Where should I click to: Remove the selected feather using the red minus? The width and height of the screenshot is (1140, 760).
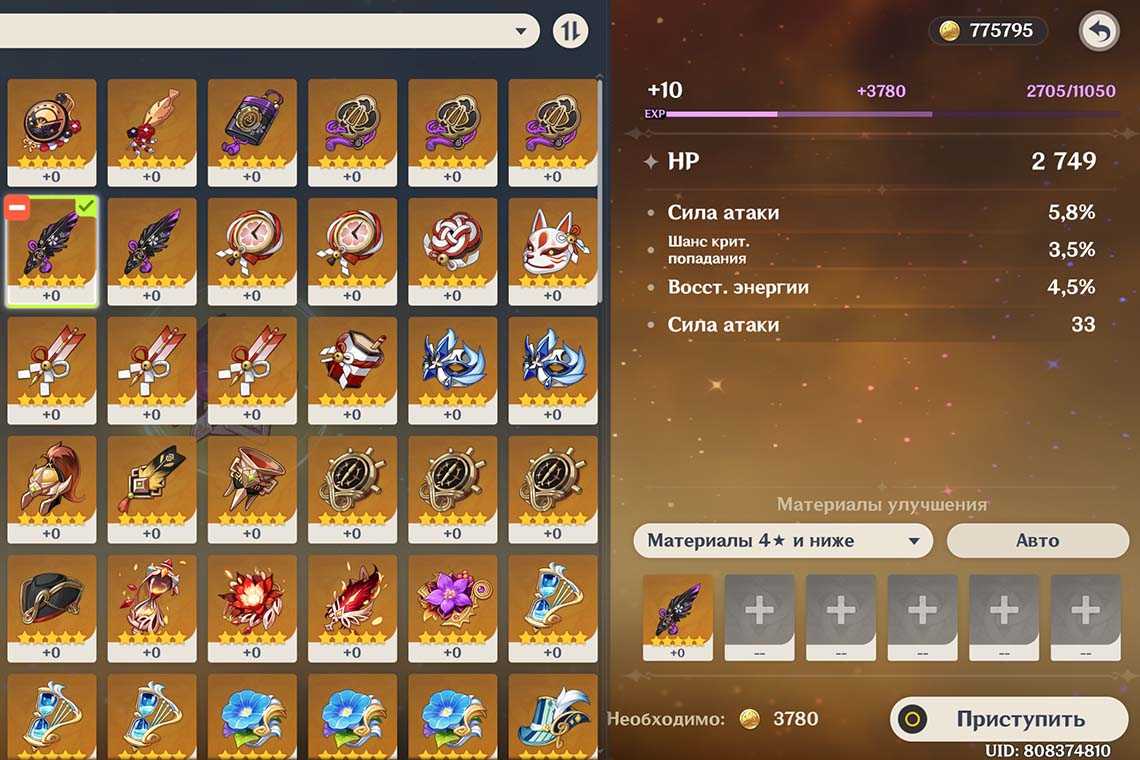click(18, 208)
